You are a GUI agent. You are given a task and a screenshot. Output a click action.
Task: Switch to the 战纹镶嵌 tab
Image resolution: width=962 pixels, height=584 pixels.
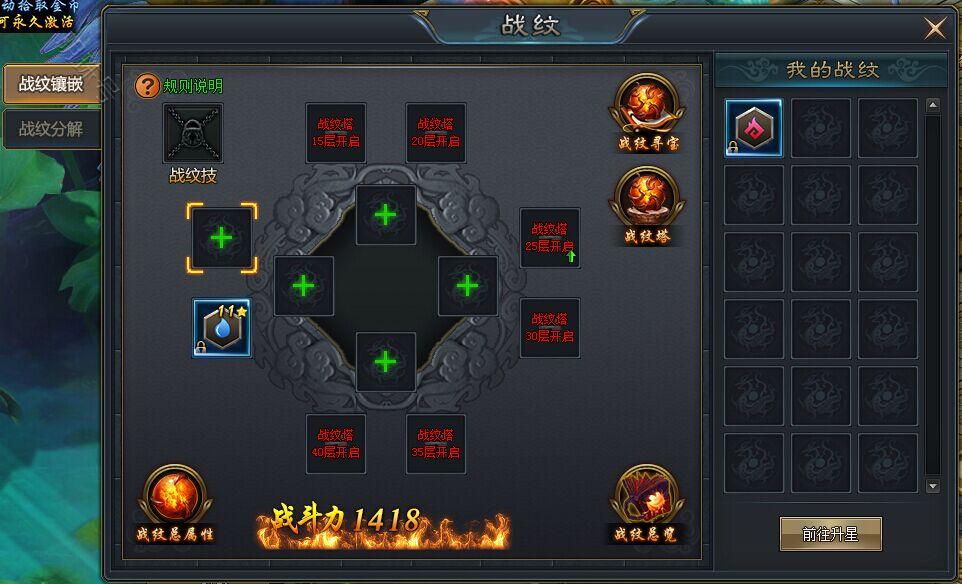[x=50, y=84]
